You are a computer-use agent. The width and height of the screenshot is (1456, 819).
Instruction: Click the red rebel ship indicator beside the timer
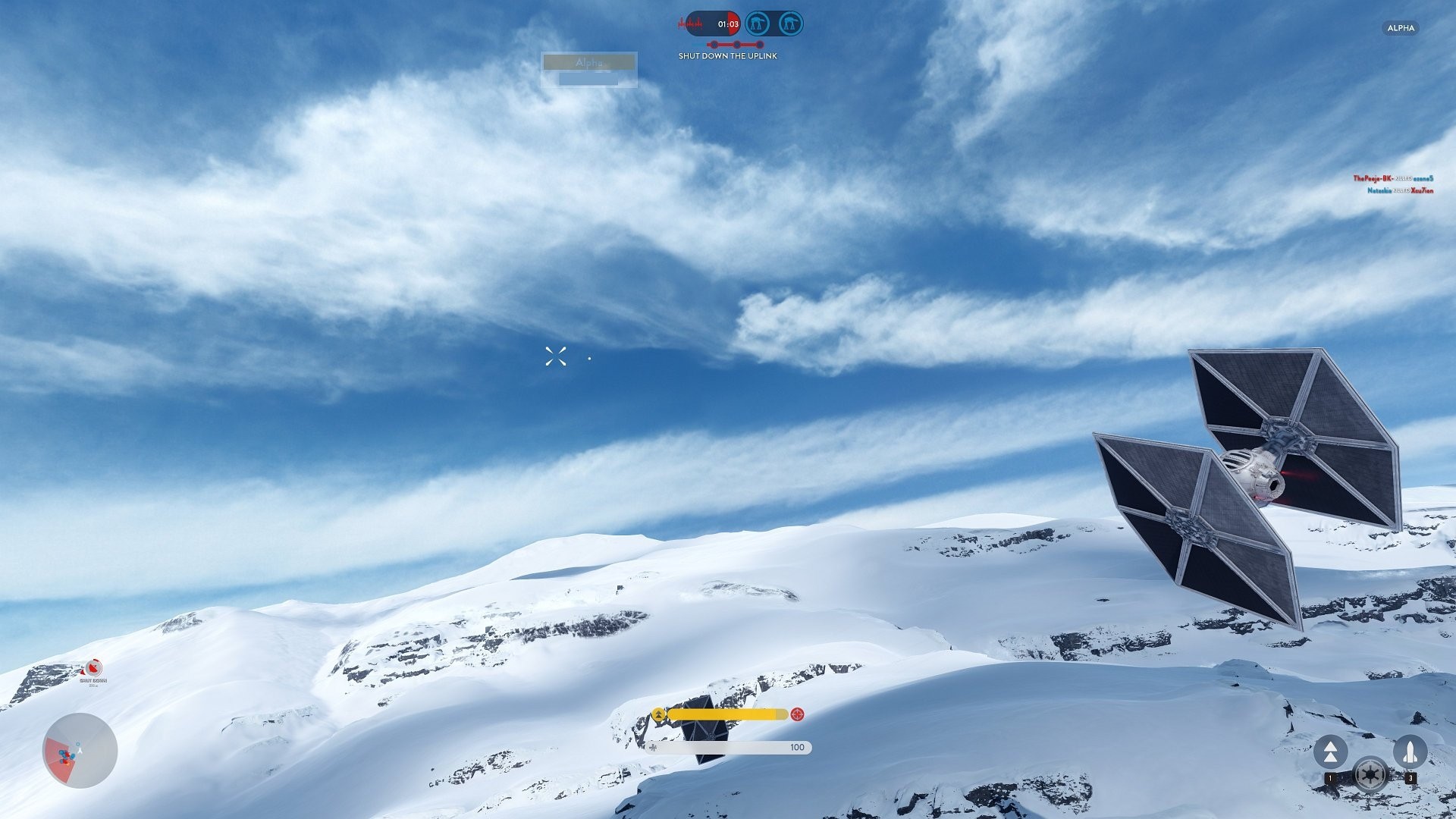click(x=690, y=23)
